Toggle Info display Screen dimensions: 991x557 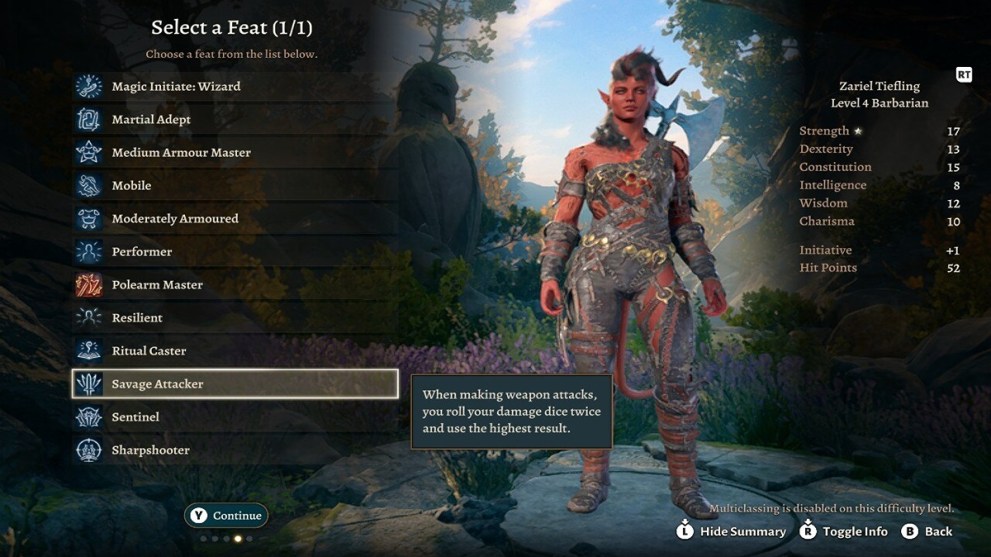coord(844,531)
